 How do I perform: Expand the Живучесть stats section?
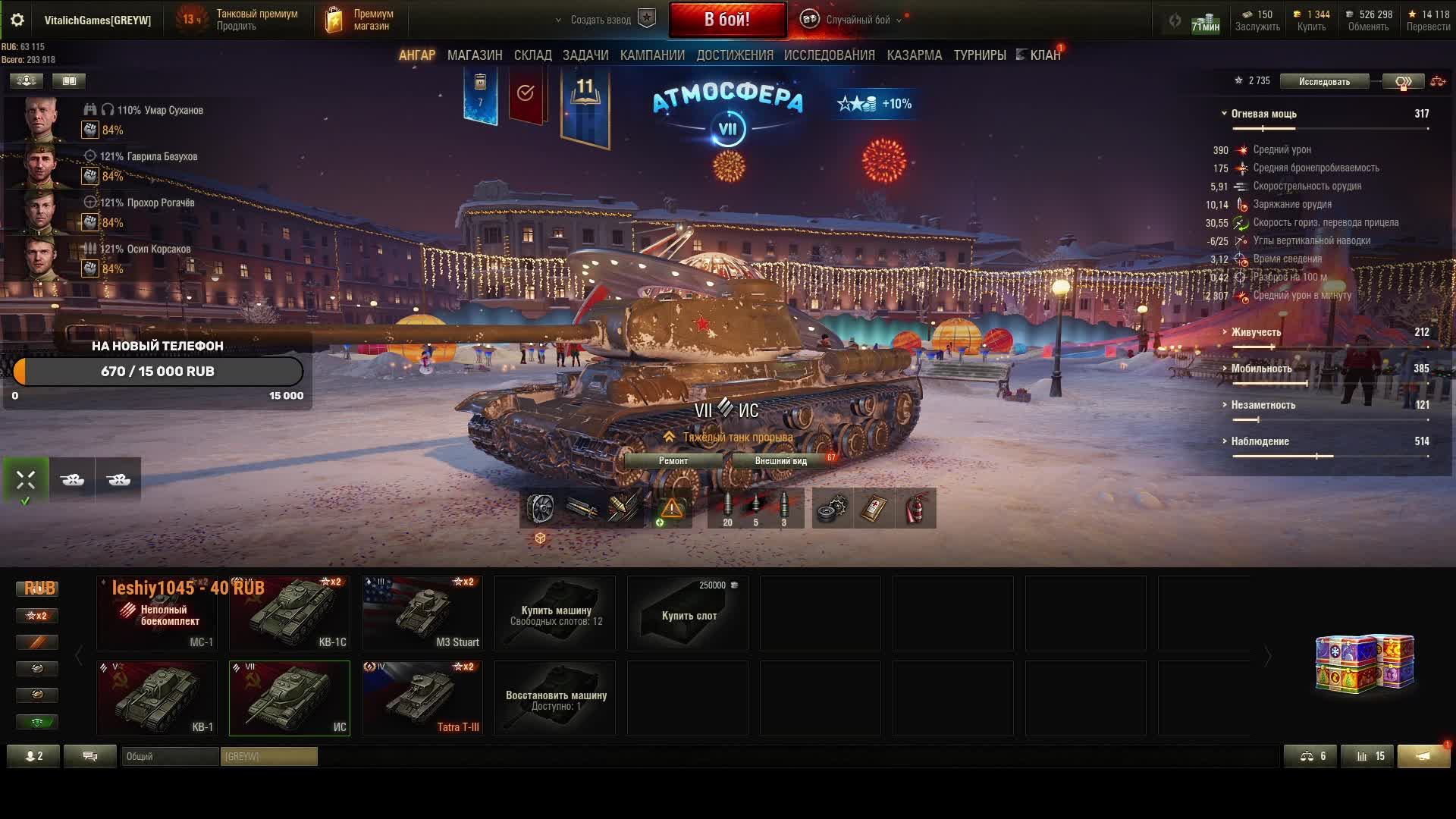[1256, 332]
